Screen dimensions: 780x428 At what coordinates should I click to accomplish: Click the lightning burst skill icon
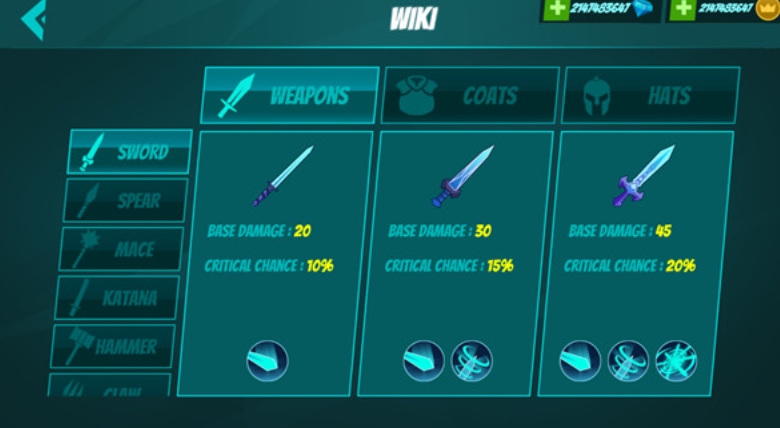[x=676, y=360]
